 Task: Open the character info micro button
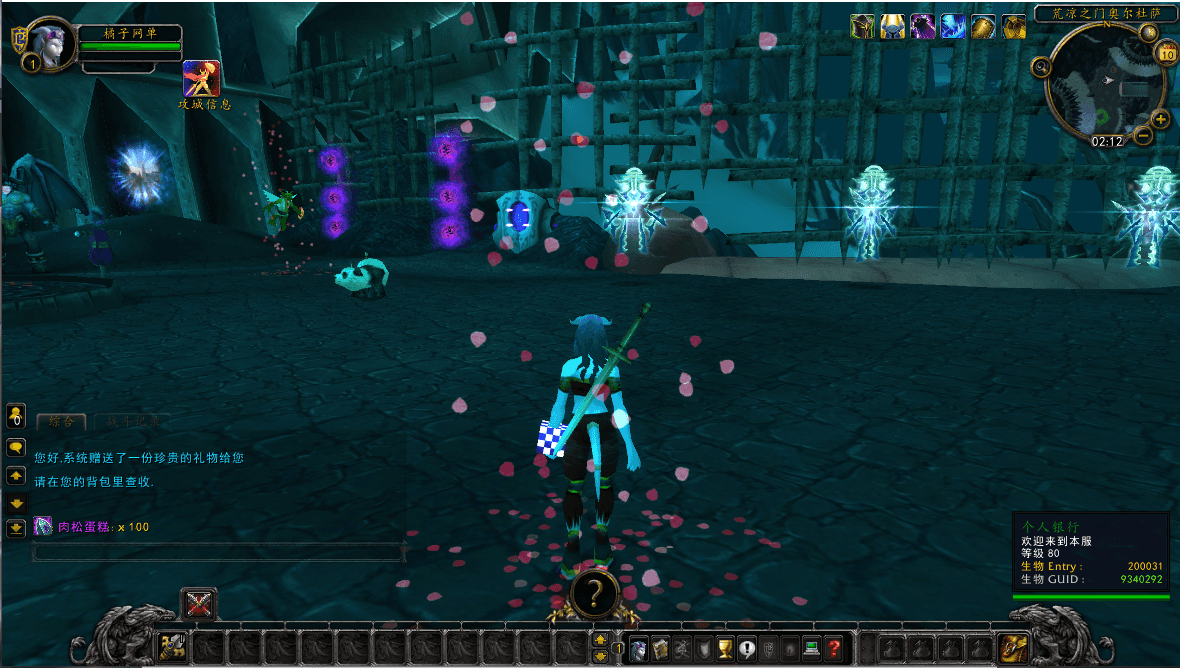tap(638, 648)
